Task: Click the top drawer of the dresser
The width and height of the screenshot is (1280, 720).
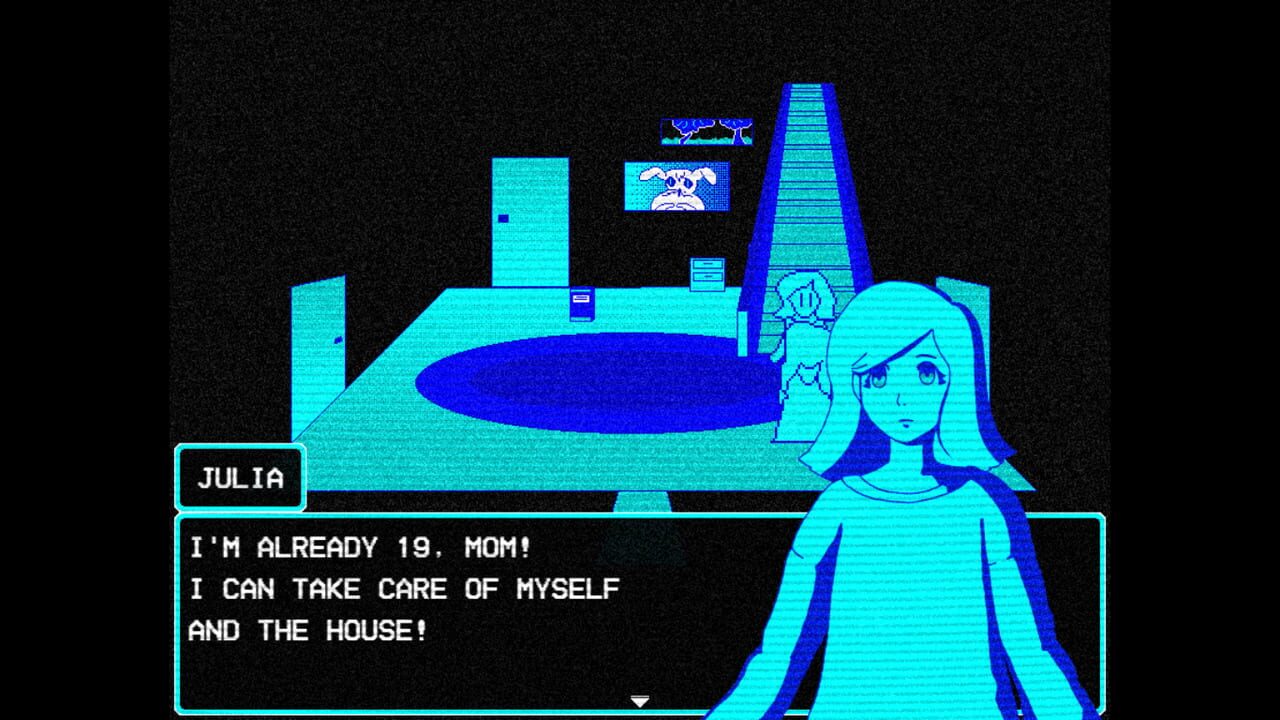Action: coord(707,263)
